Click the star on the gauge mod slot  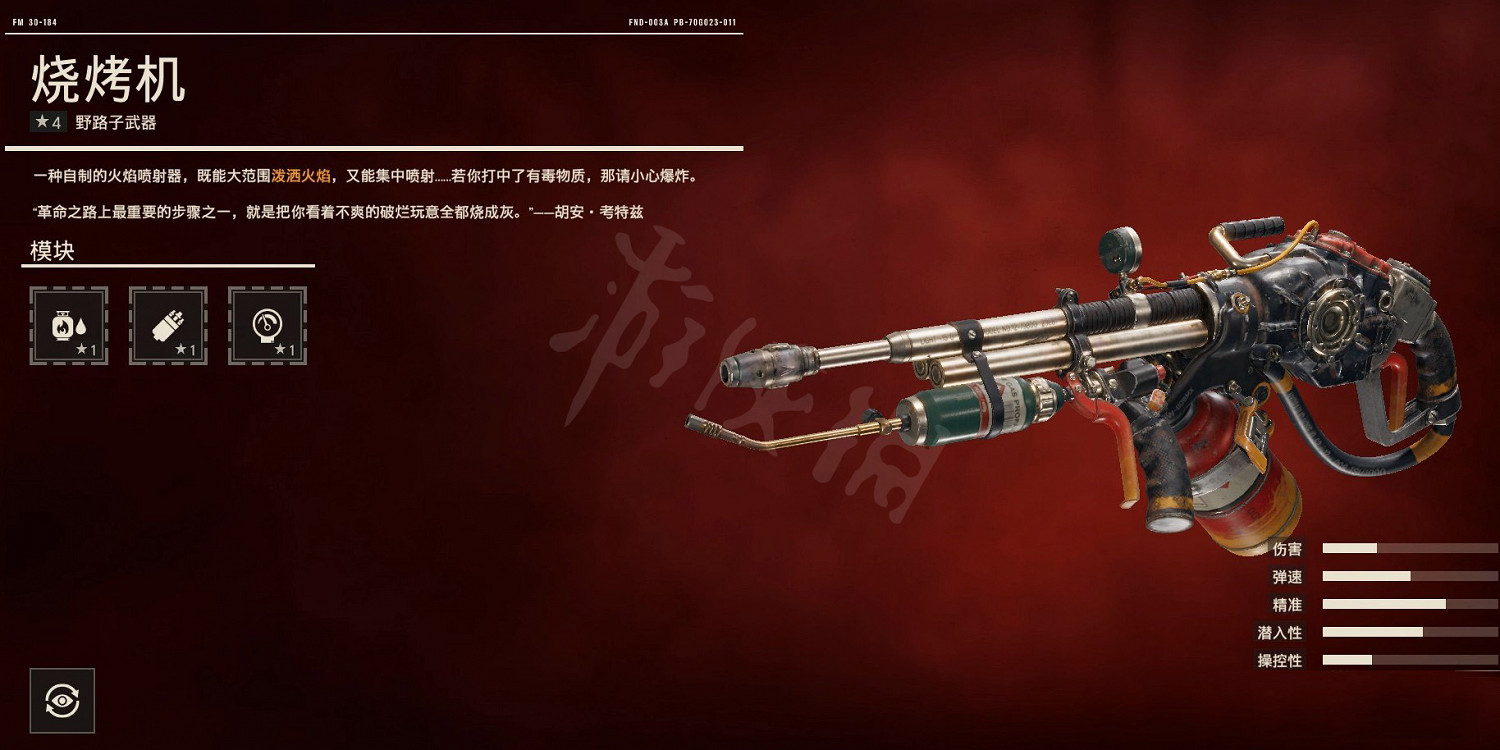click(281, 347)
